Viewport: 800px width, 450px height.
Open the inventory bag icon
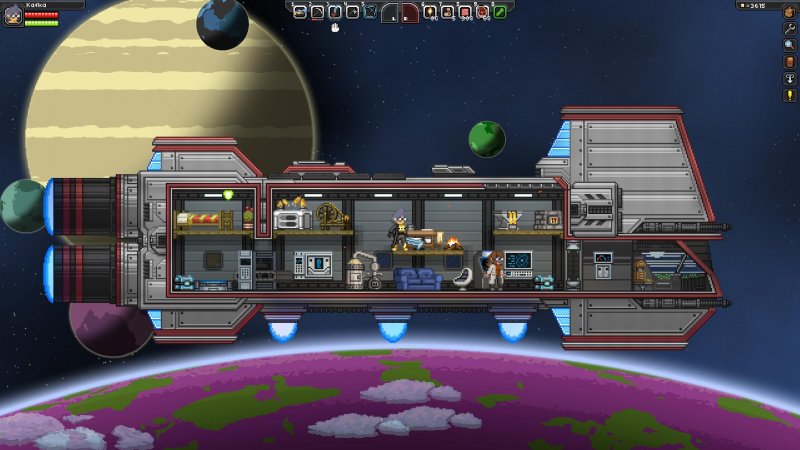tap(789, 13)
